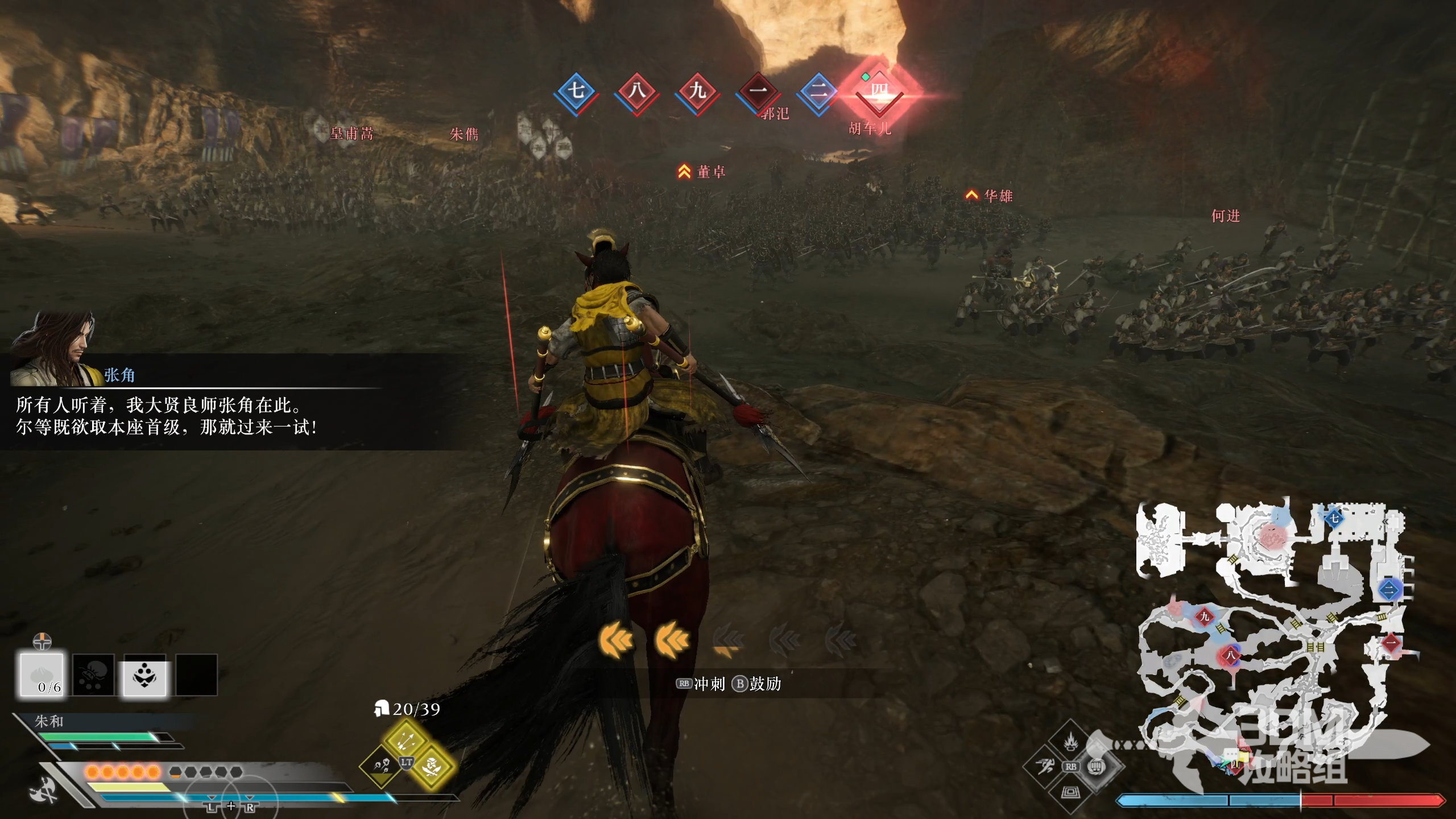Activate the triple arrow volley tactic
The width and height of the screenshot is (1456, 819).
(406, 740)
